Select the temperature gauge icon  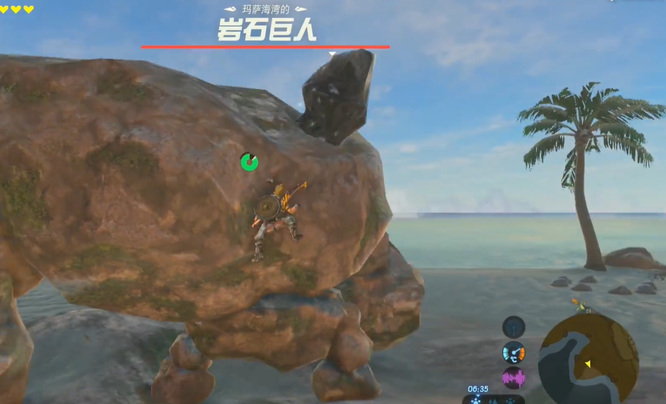pos(513,352)
